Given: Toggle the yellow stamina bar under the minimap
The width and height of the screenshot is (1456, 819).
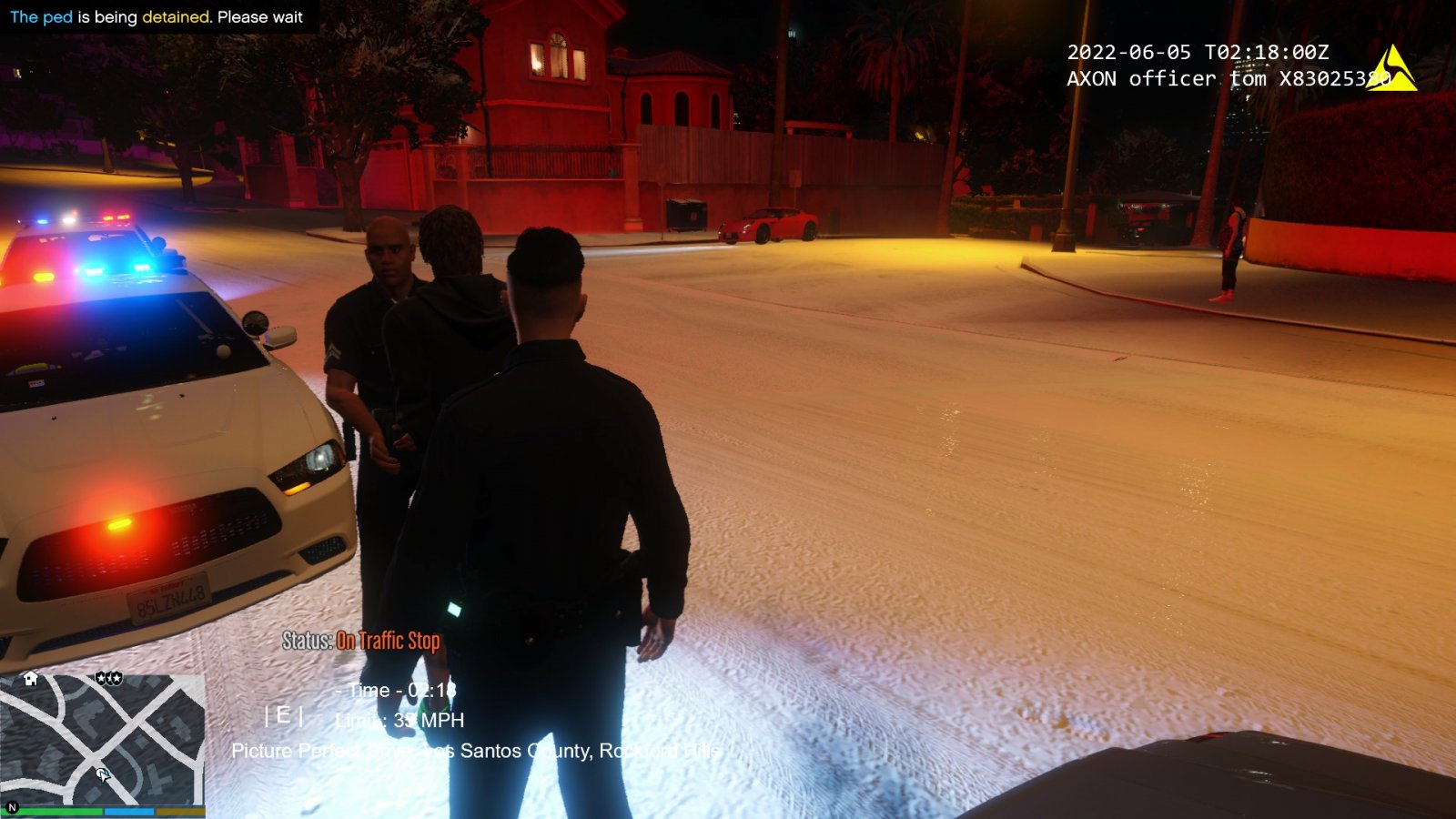Looking at the screenshot, I should pos(180,811).
